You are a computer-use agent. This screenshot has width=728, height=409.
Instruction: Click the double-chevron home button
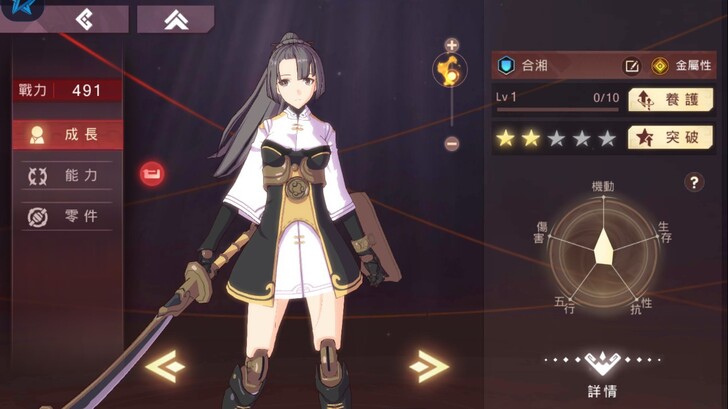click(174, 19)
